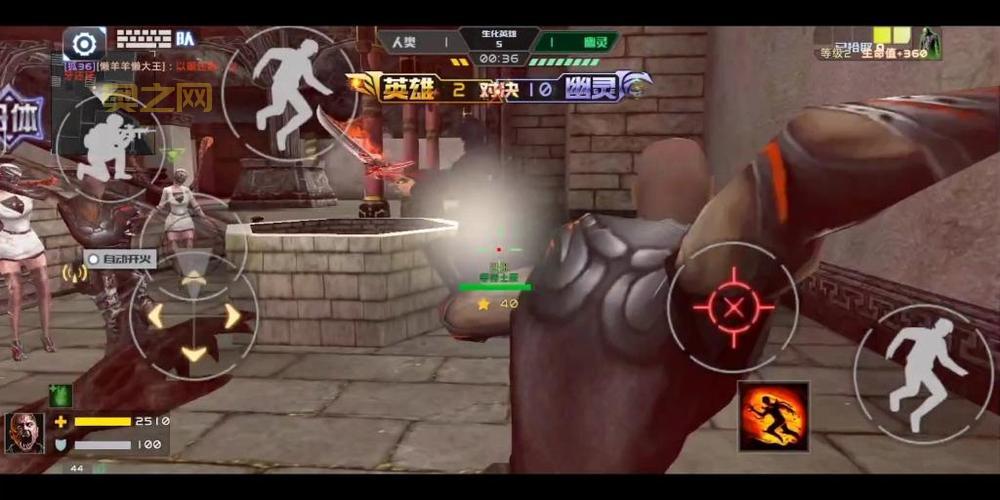
Task: Tap the movement pad's down arrow
Action: pos(194,353)
